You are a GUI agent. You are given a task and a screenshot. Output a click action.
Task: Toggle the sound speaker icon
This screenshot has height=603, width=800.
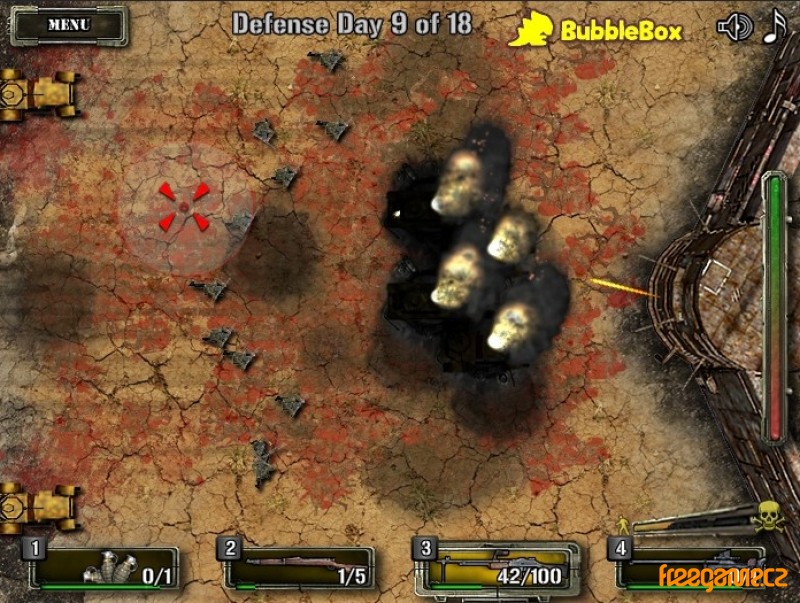734,27
